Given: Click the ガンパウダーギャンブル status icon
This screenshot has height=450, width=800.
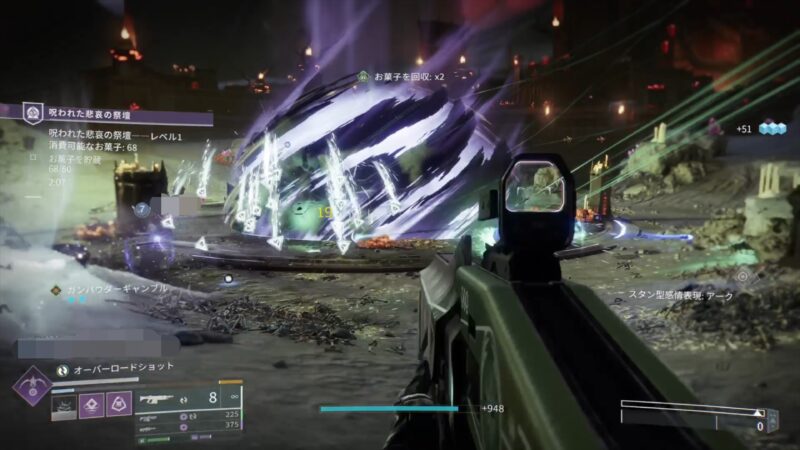Looking at the screenshot, I should coord(56,289).
